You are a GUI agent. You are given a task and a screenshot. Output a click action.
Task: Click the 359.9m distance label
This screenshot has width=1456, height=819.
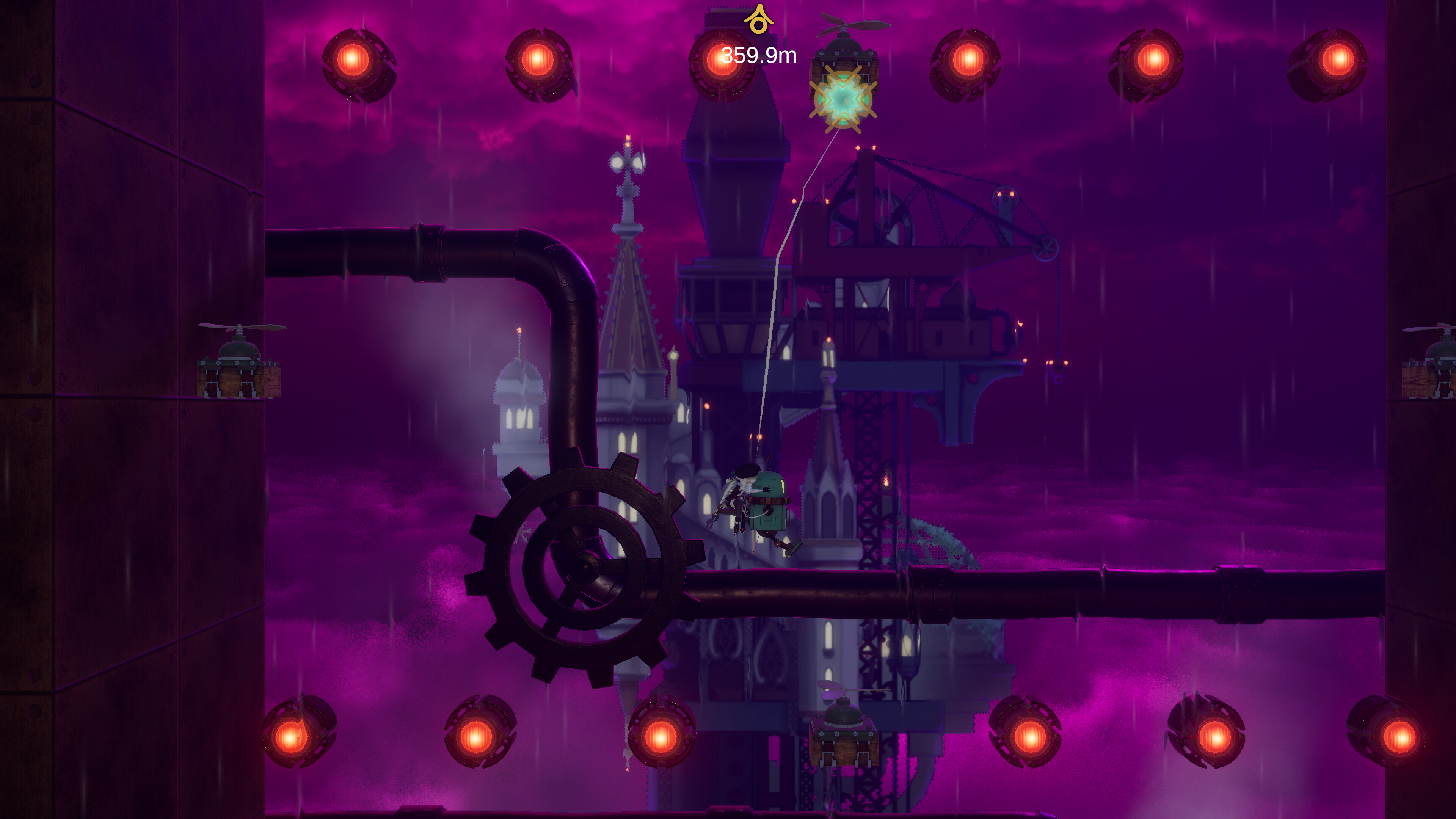758,55
